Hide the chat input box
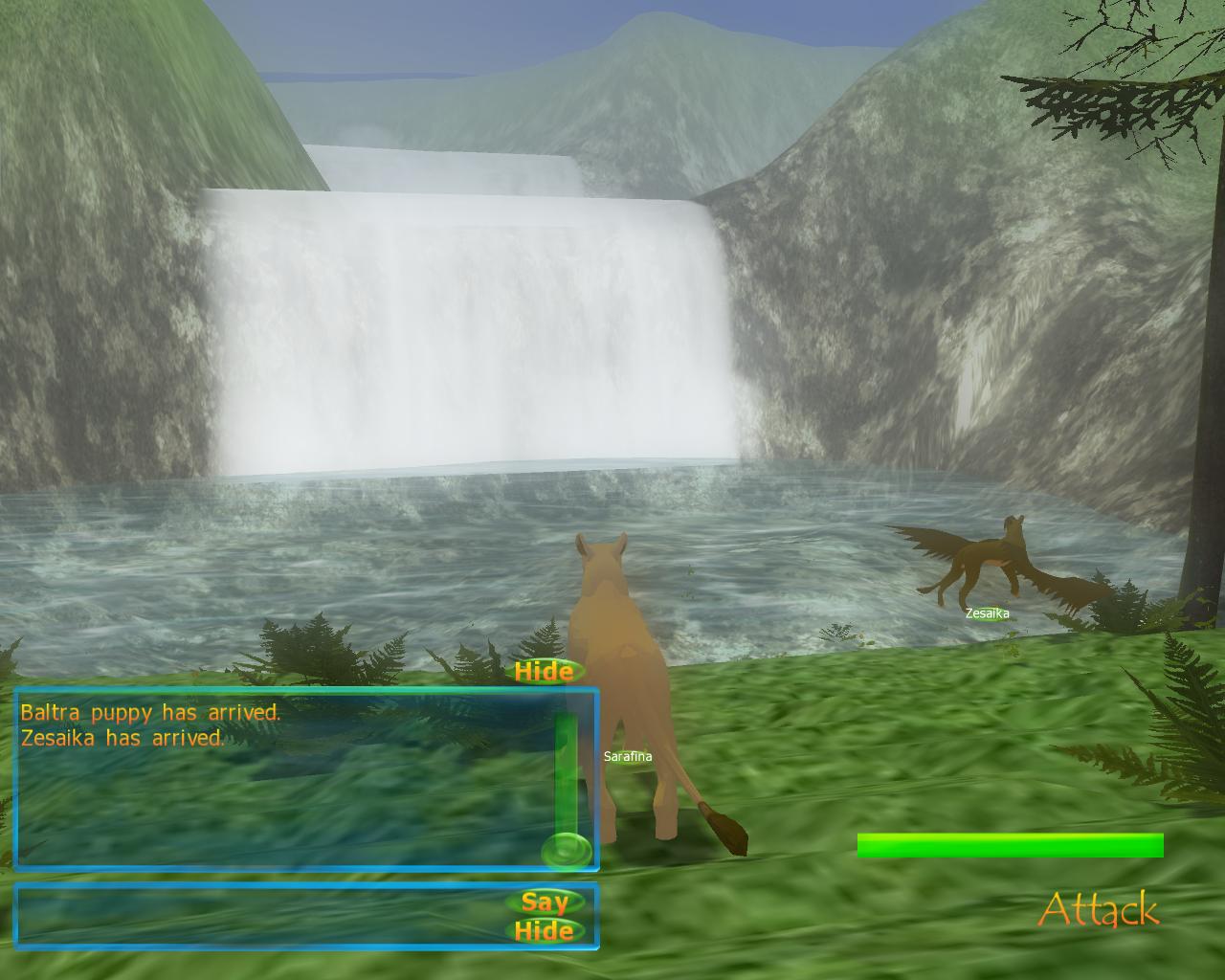1225x980 pixels. [x=544, y=931]
